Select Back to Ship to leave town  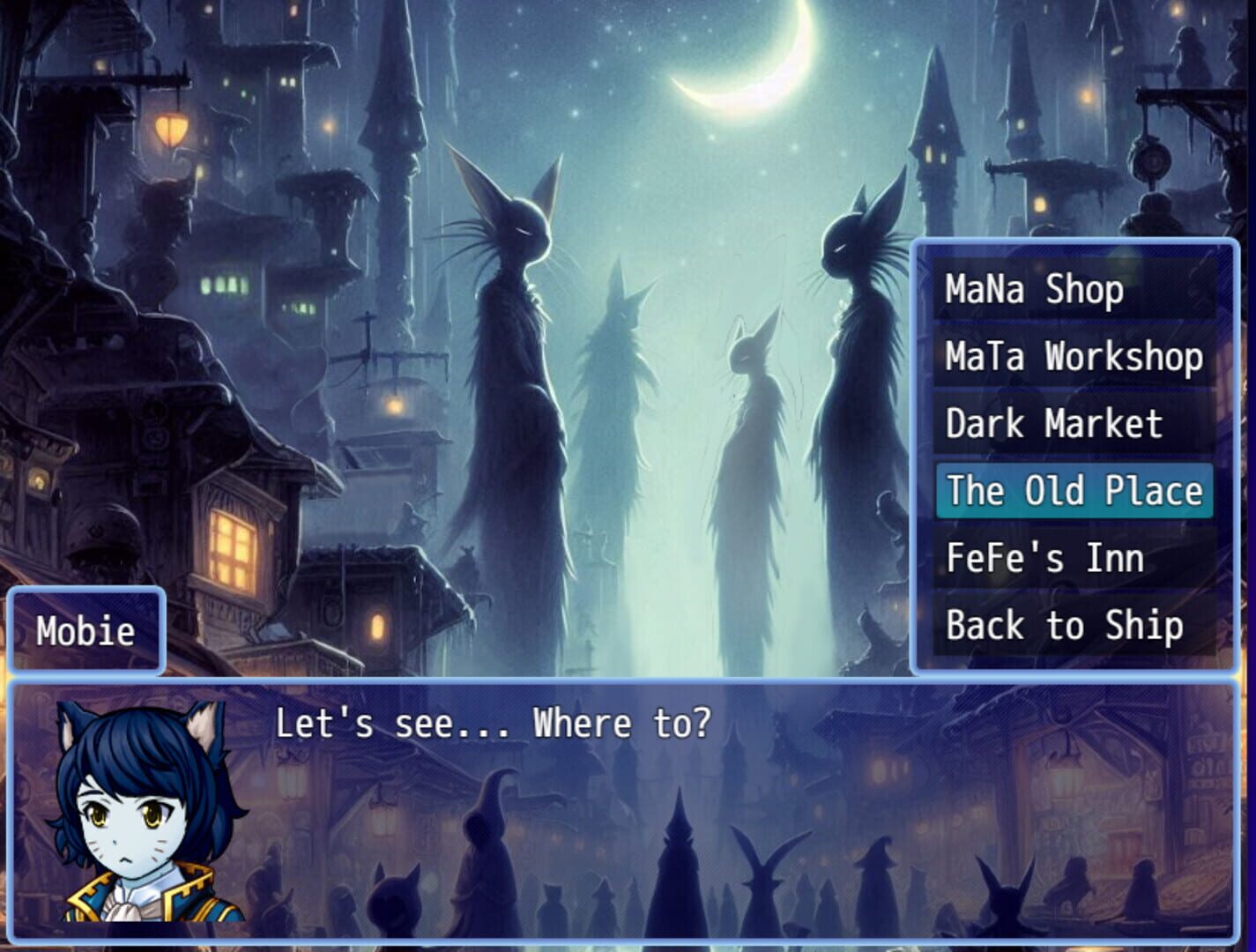coord(1064,625)
